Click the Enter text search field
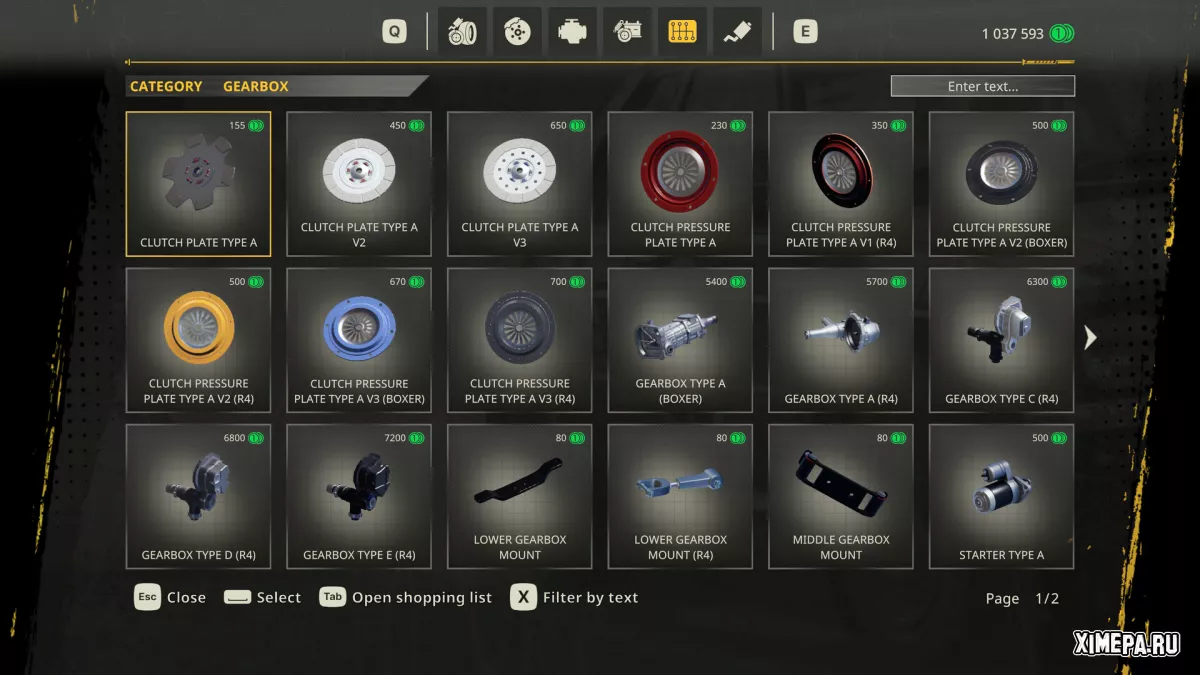Screen dimensions: 1200x675 [x=982, y=86]
